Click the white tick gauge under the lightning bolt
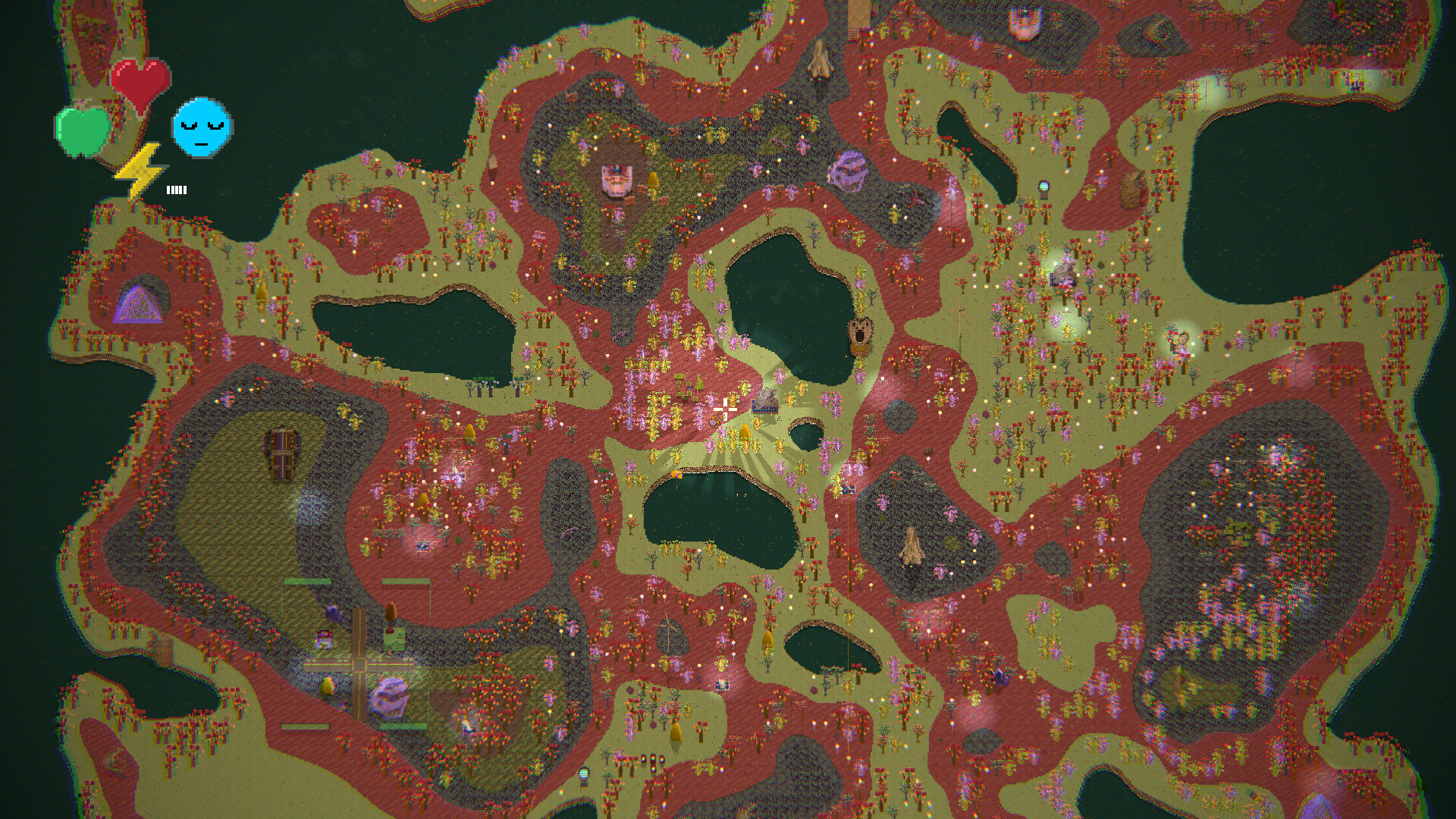Viewport: 1456px width, 819px height. (x=175, y=190)
